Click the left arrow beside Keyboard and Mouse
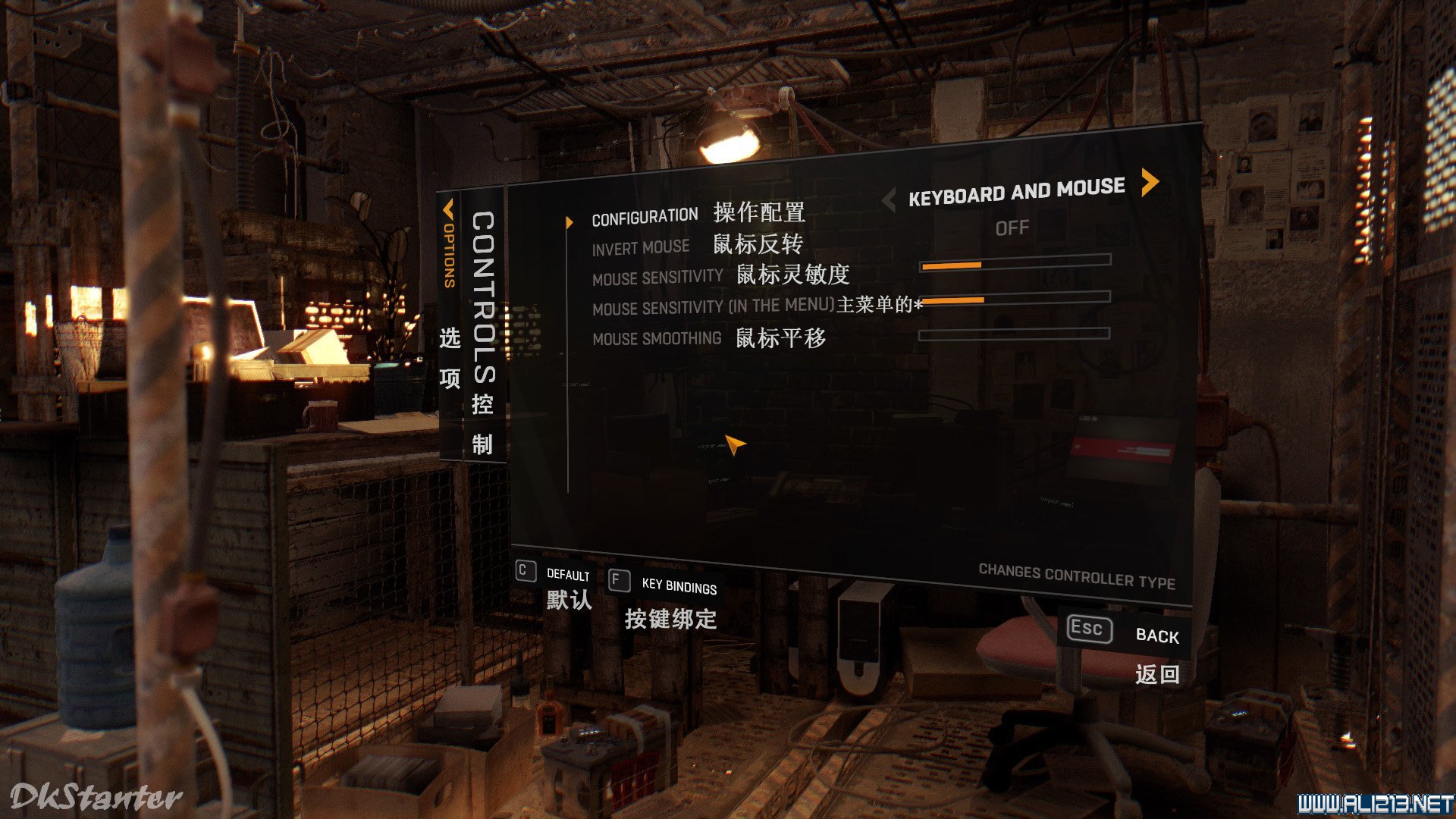Viewport: 1456px width, 819px height. point(890,200)
